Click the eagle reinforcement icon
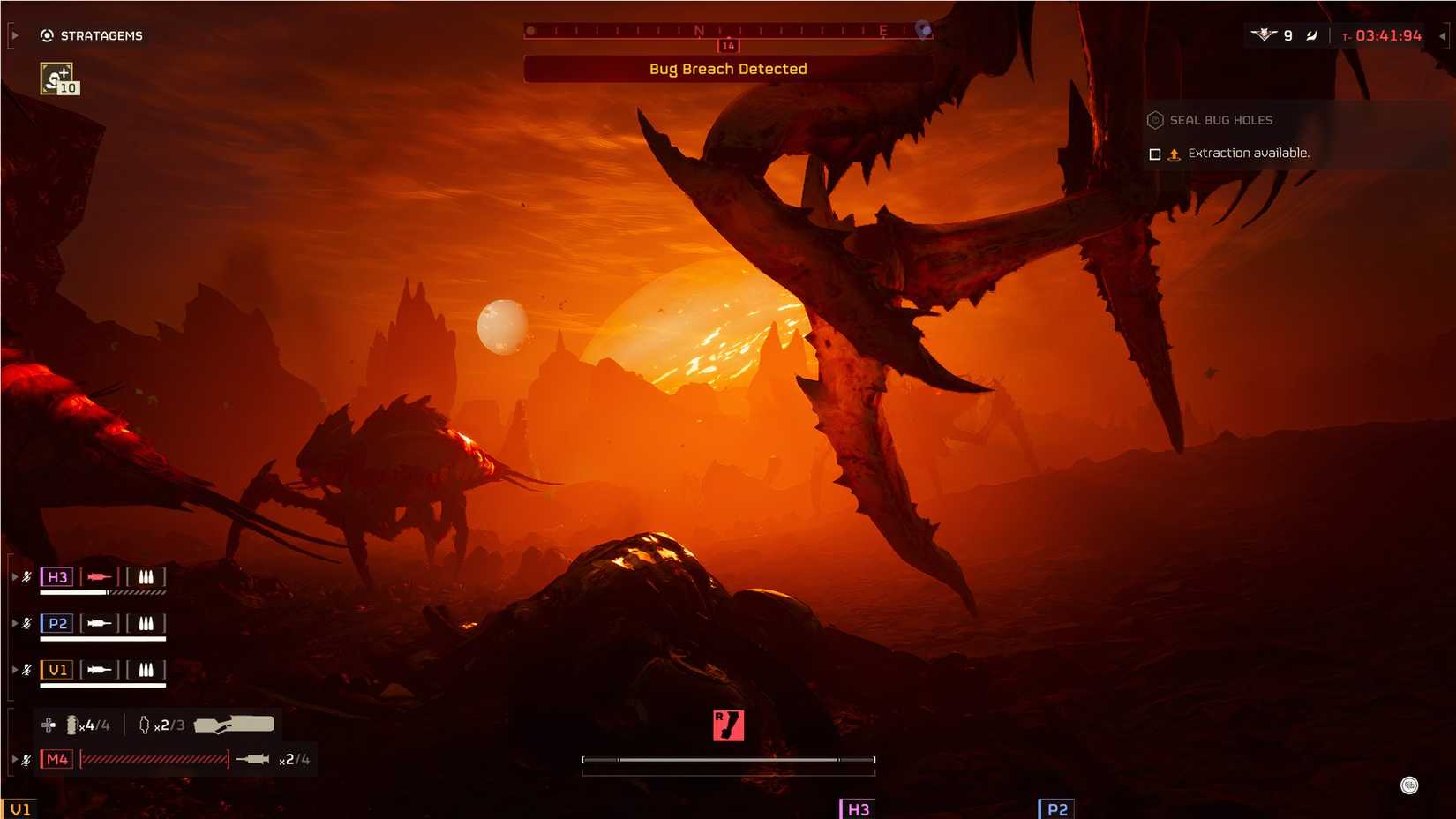Screen dimensions: 1456x819 click(x=1265, y=35)
